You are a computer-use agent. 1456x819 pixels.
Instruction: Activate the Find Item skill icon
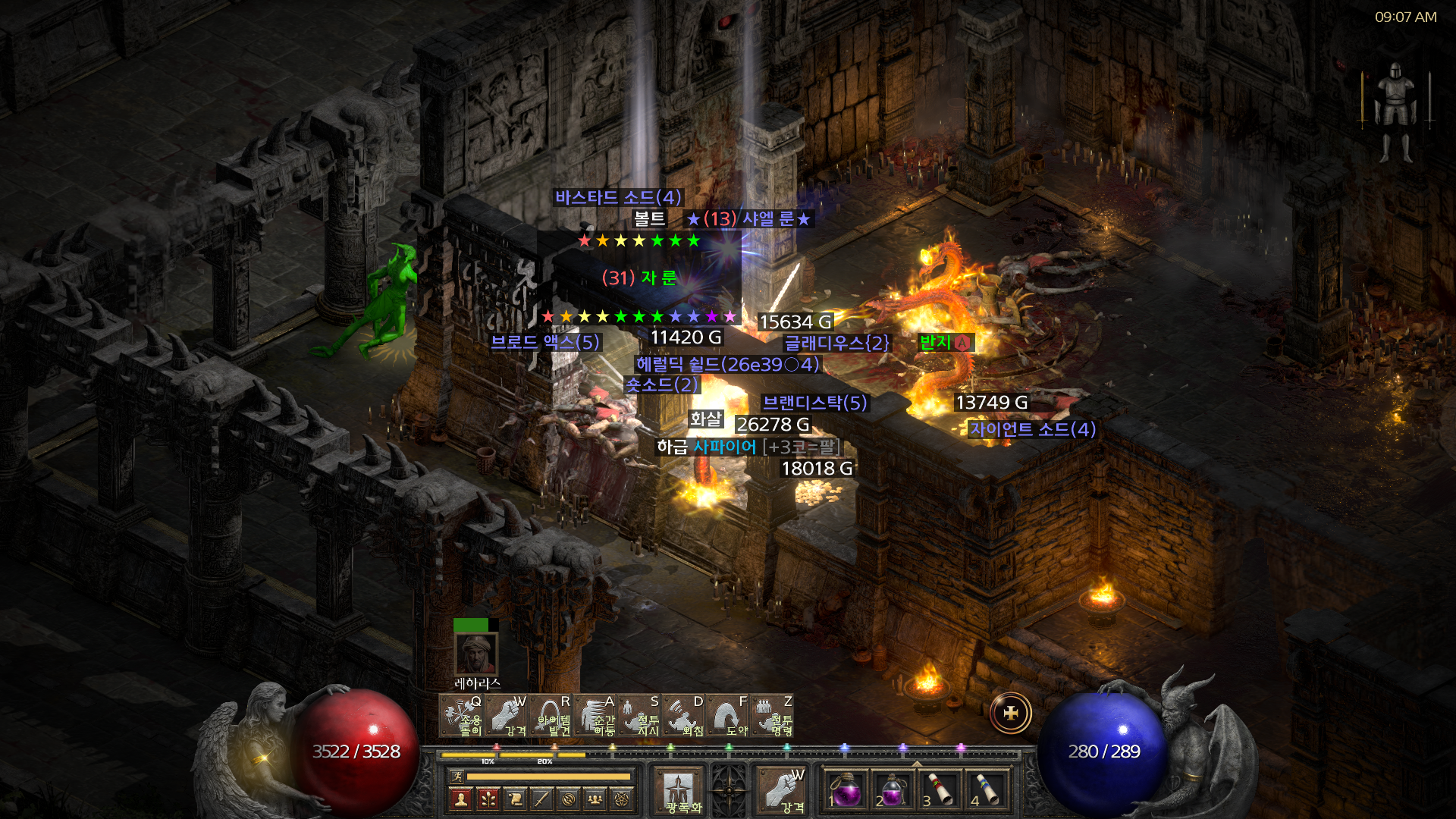pos(551,716)
